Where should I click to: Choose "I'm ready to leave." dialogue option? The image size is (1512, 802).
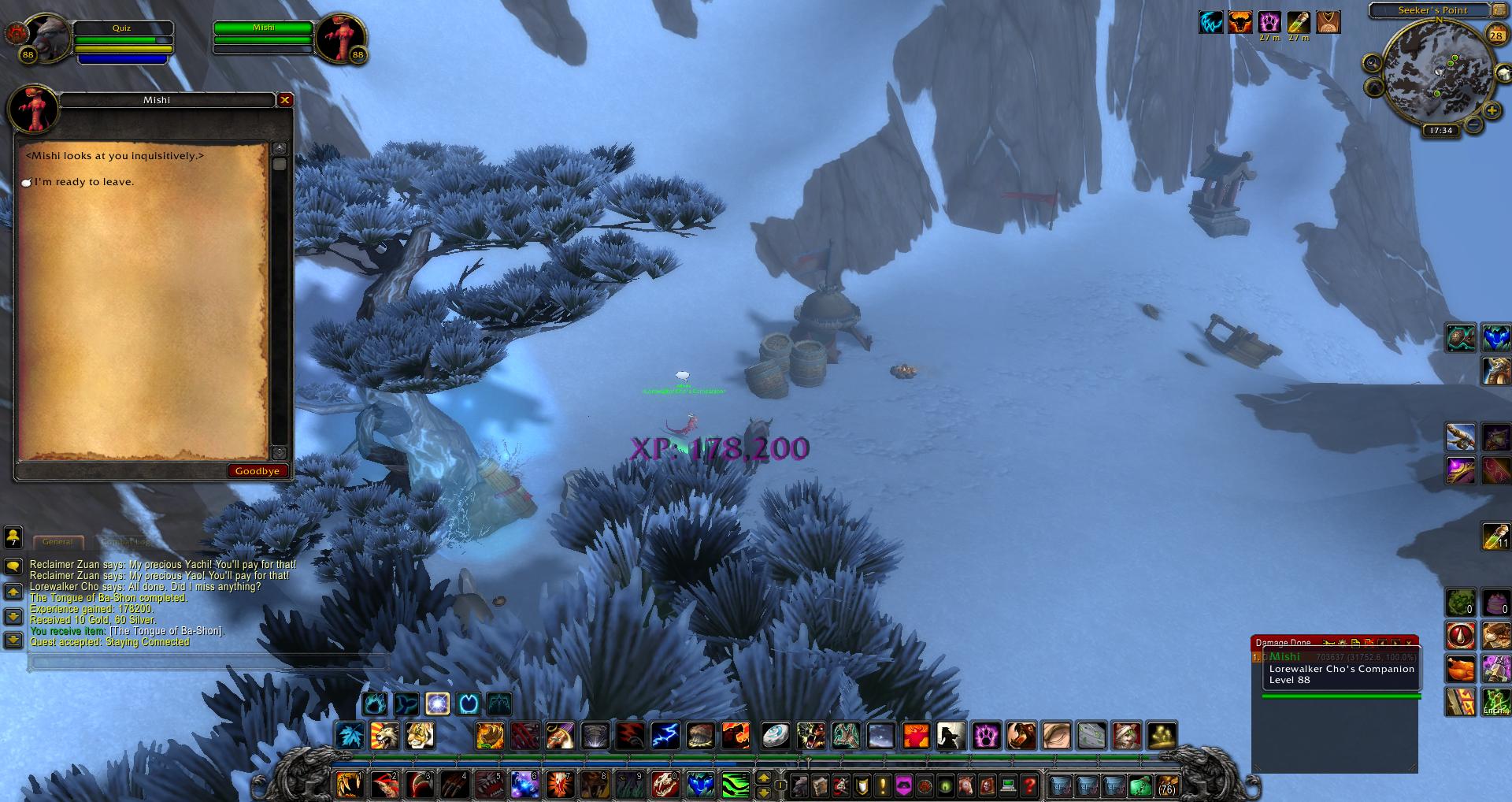(x=83, y=182)
